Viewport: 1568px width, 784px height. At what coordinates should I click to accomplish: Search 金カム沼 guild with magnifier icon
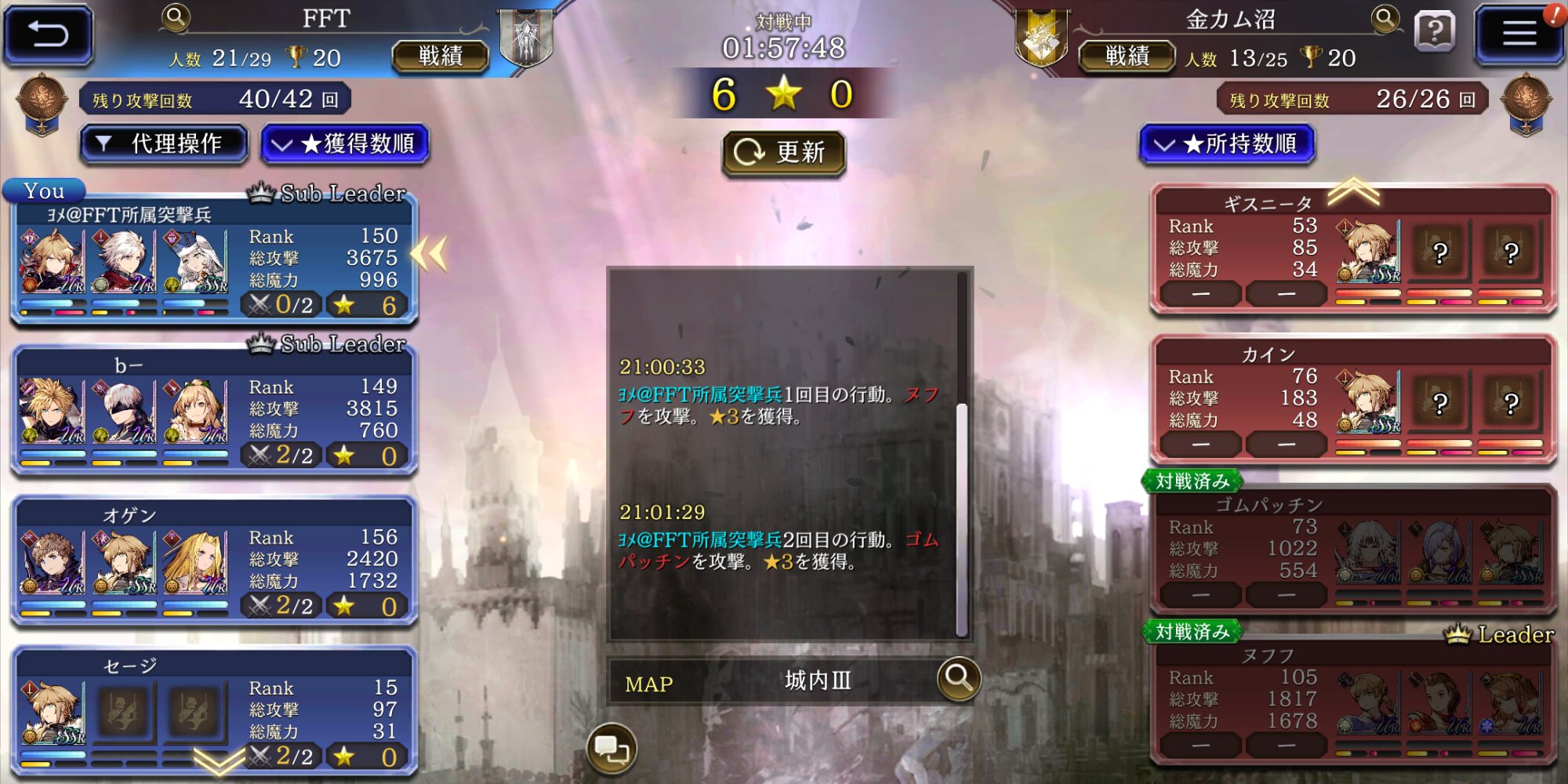pos(1385,19)
